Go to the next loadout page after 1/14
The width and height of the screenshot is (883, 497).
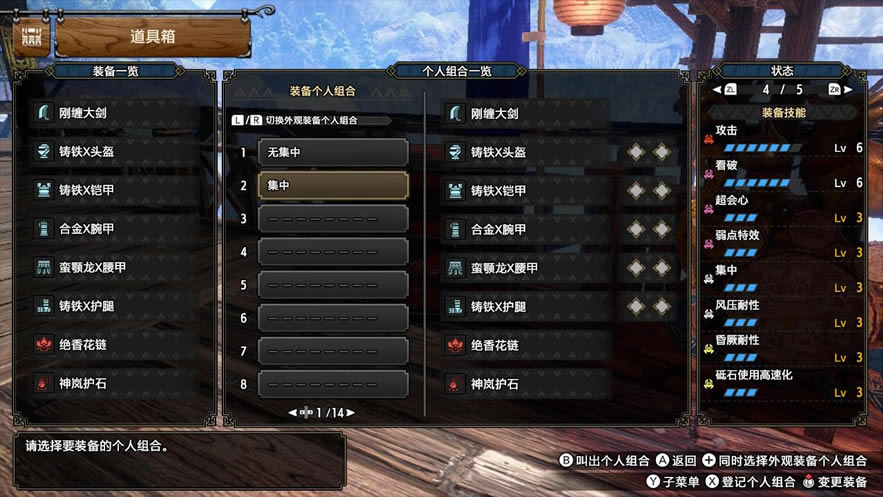[350, 412]
